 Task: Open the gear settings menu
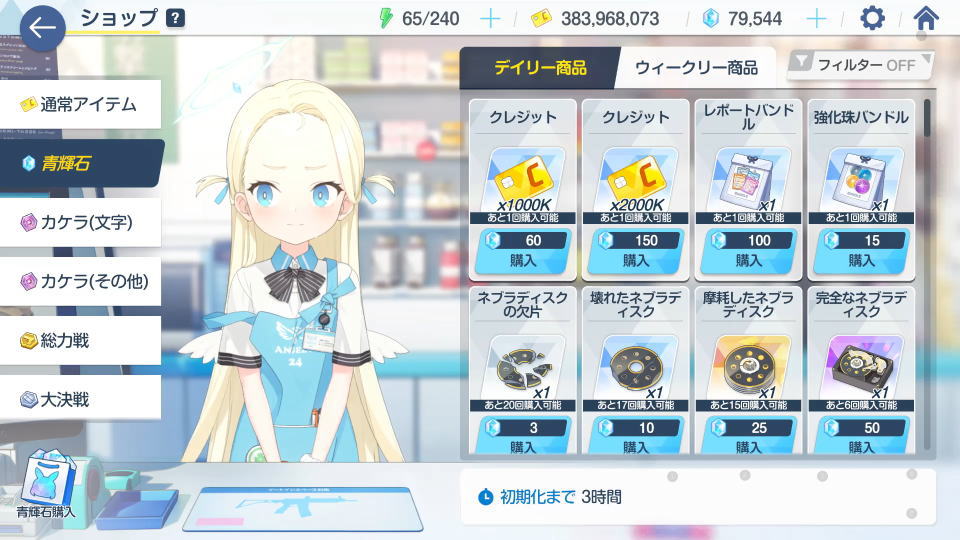point(873,18)
